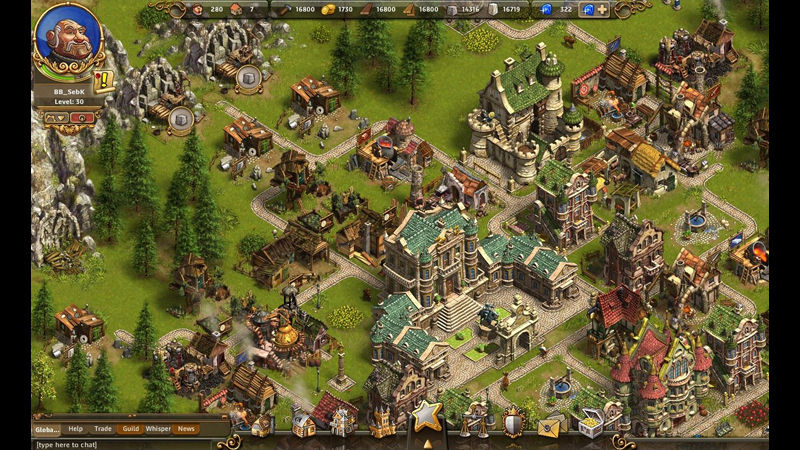Click the red button below the player level

click(82, 117)
